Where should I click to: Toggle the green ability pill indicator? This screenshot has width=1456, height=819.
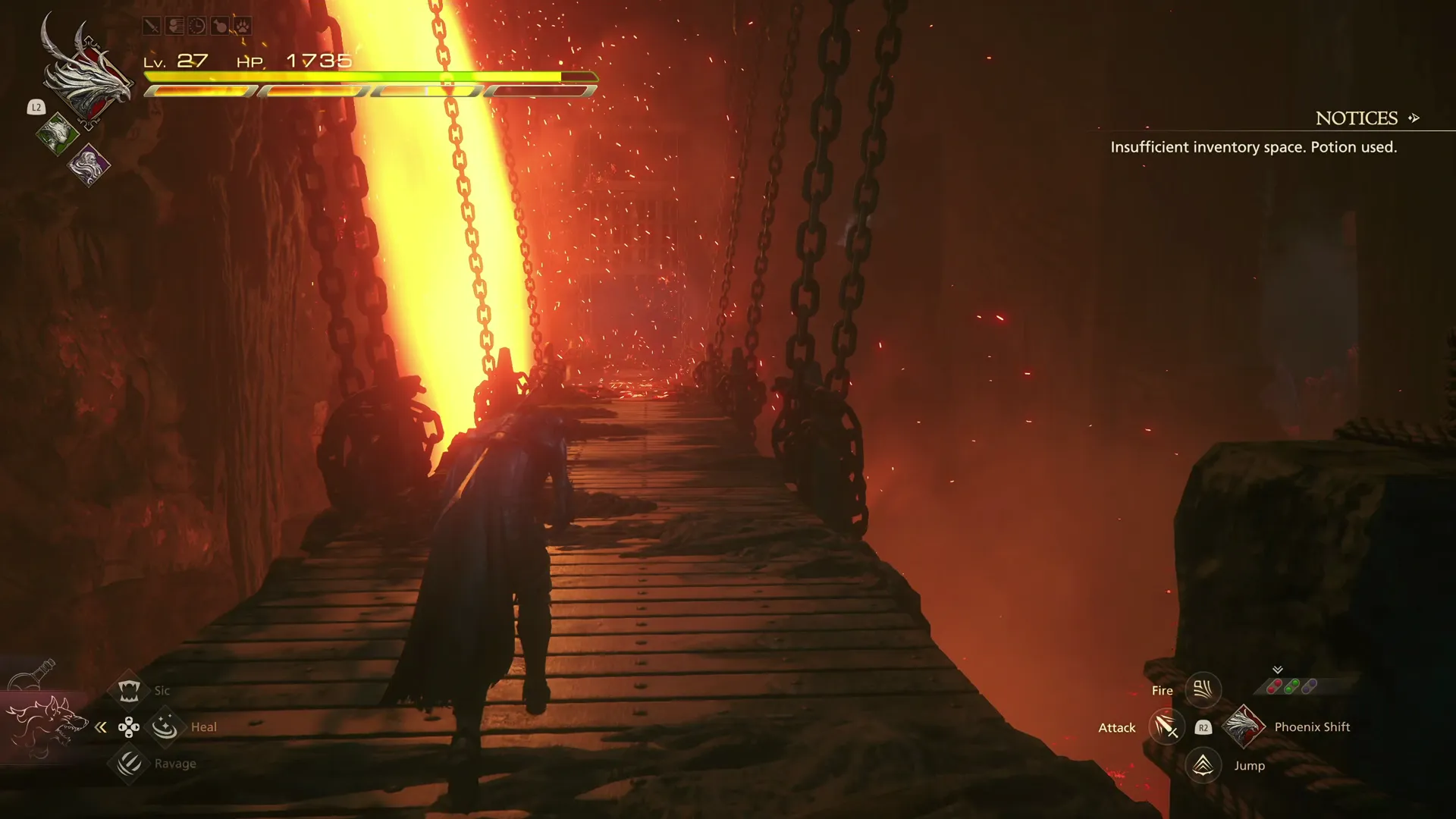click(x=1291, y=686)
